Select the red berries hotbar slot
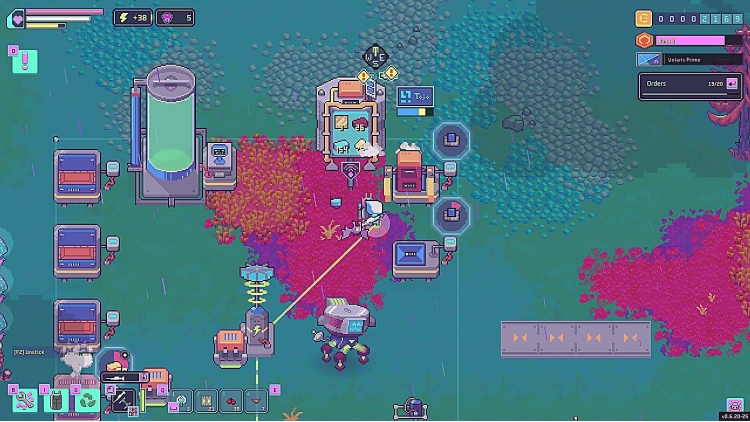Image resolution: width=750 pixels, height=422 pixels. (231, 401)
